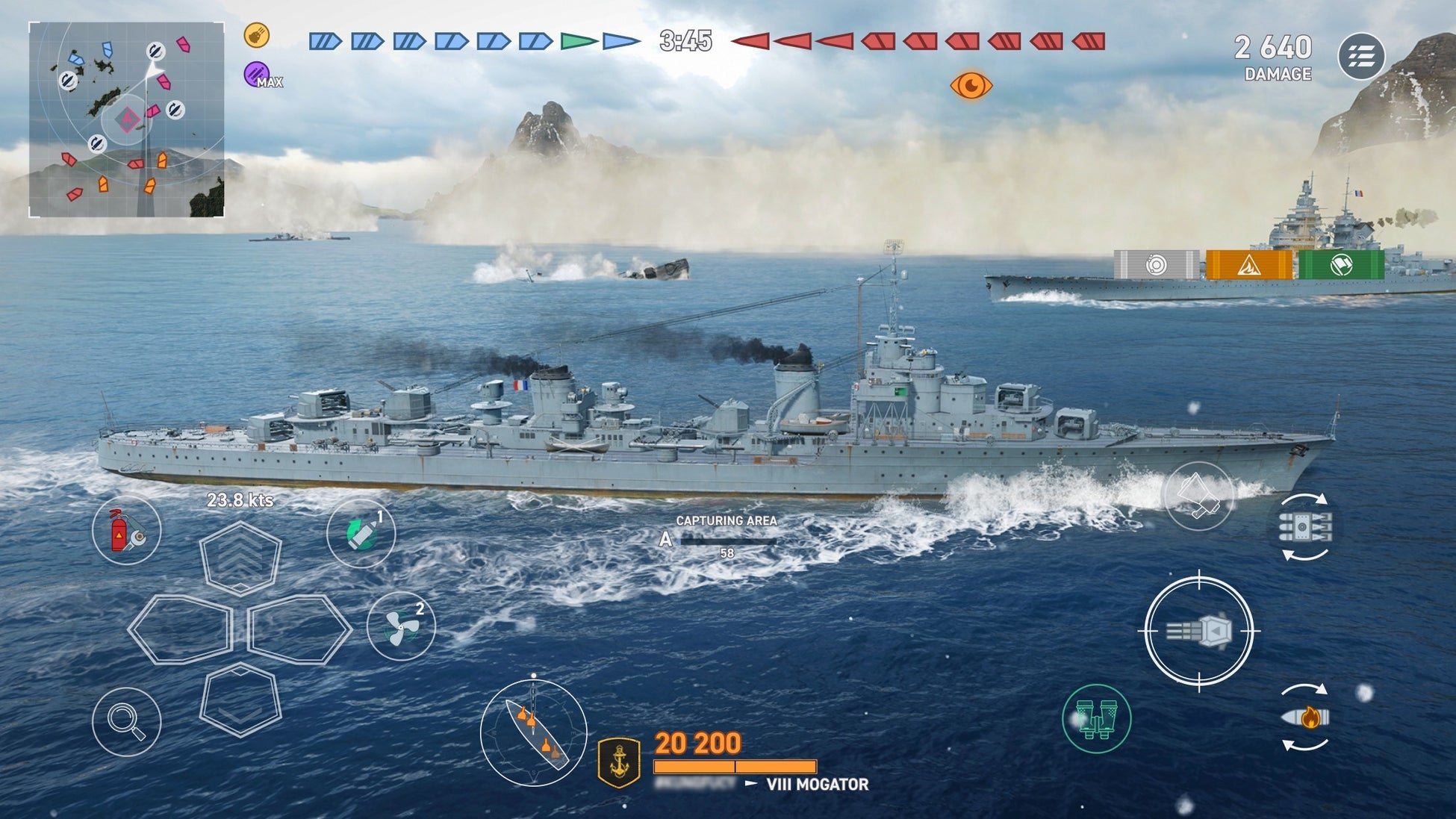Steer left with the left hexagon
The width and height of the screenshot is (1456, 819).
coord(180,629)
